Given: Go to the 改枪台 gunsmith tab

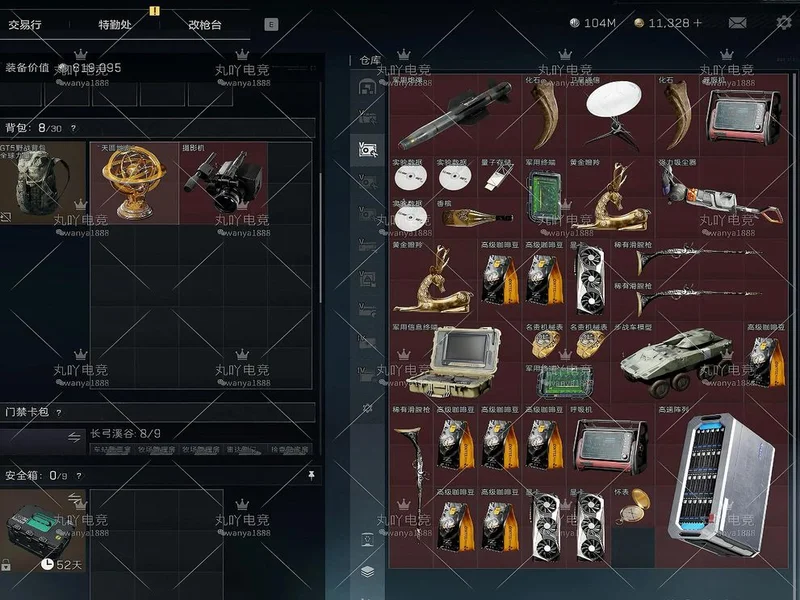Looking at the screenshot, I should [x=205, y=24].
